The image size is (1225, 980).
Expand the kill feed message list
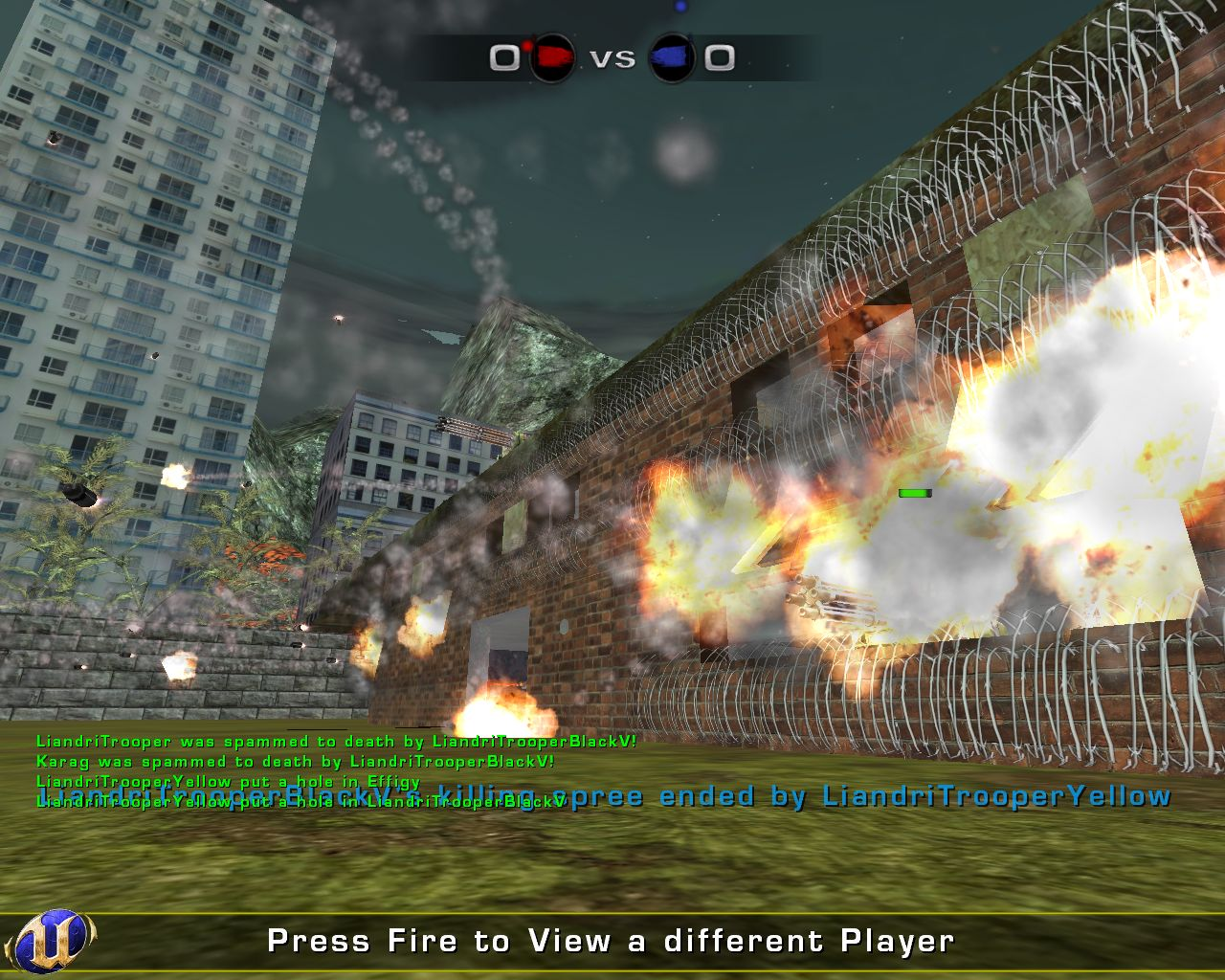287,775
